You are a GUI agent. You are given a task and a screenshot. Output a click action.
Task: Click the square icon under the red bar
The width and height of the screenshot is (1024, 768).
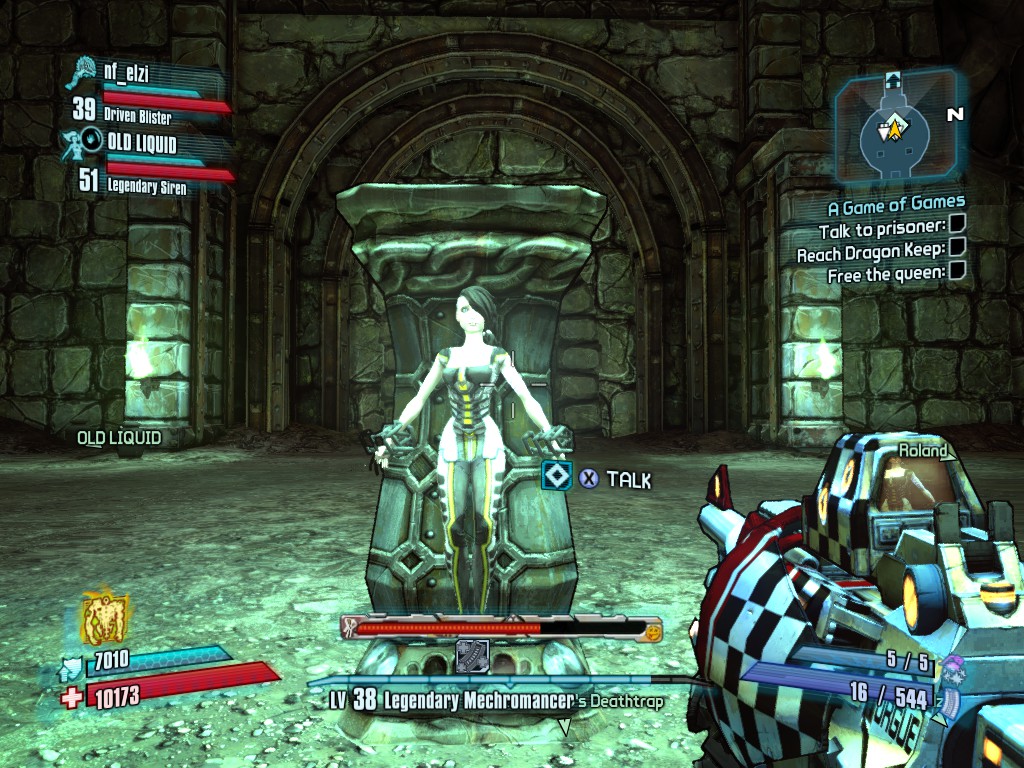coord(471,655)
